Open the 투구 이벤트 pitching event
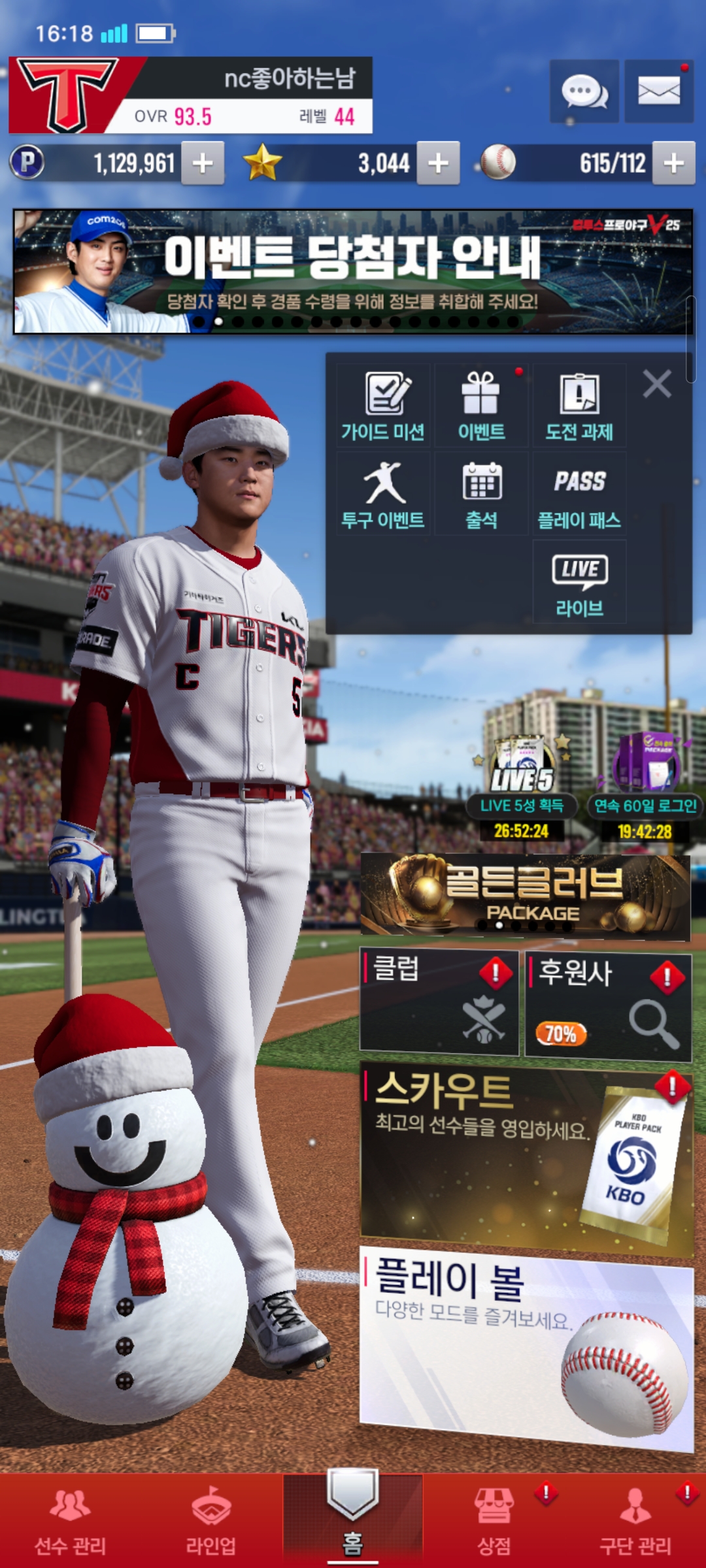706x1568 pixels. [384, 495]
